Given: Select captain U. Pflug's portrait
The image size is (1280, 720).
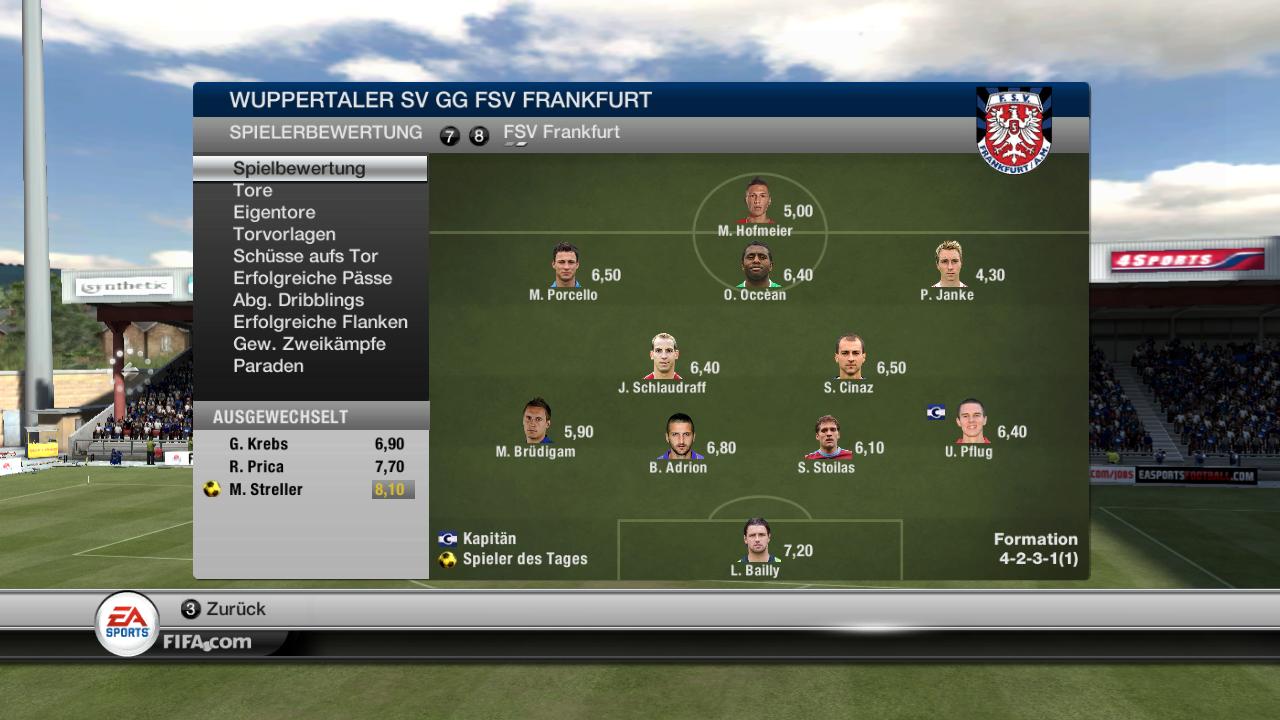Looking at the screenshot, I should click(x=970, y=422).
